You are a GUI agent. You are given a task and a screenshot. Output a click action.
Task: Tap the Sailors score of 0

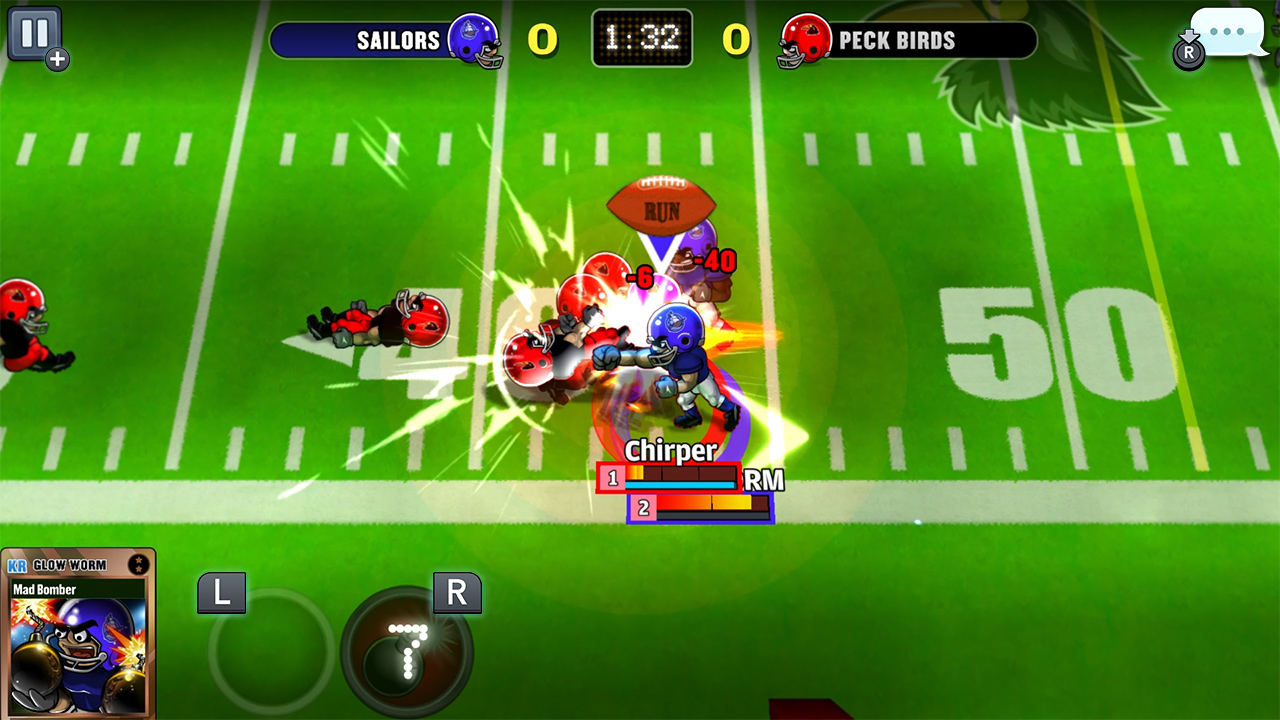[545, 39]
